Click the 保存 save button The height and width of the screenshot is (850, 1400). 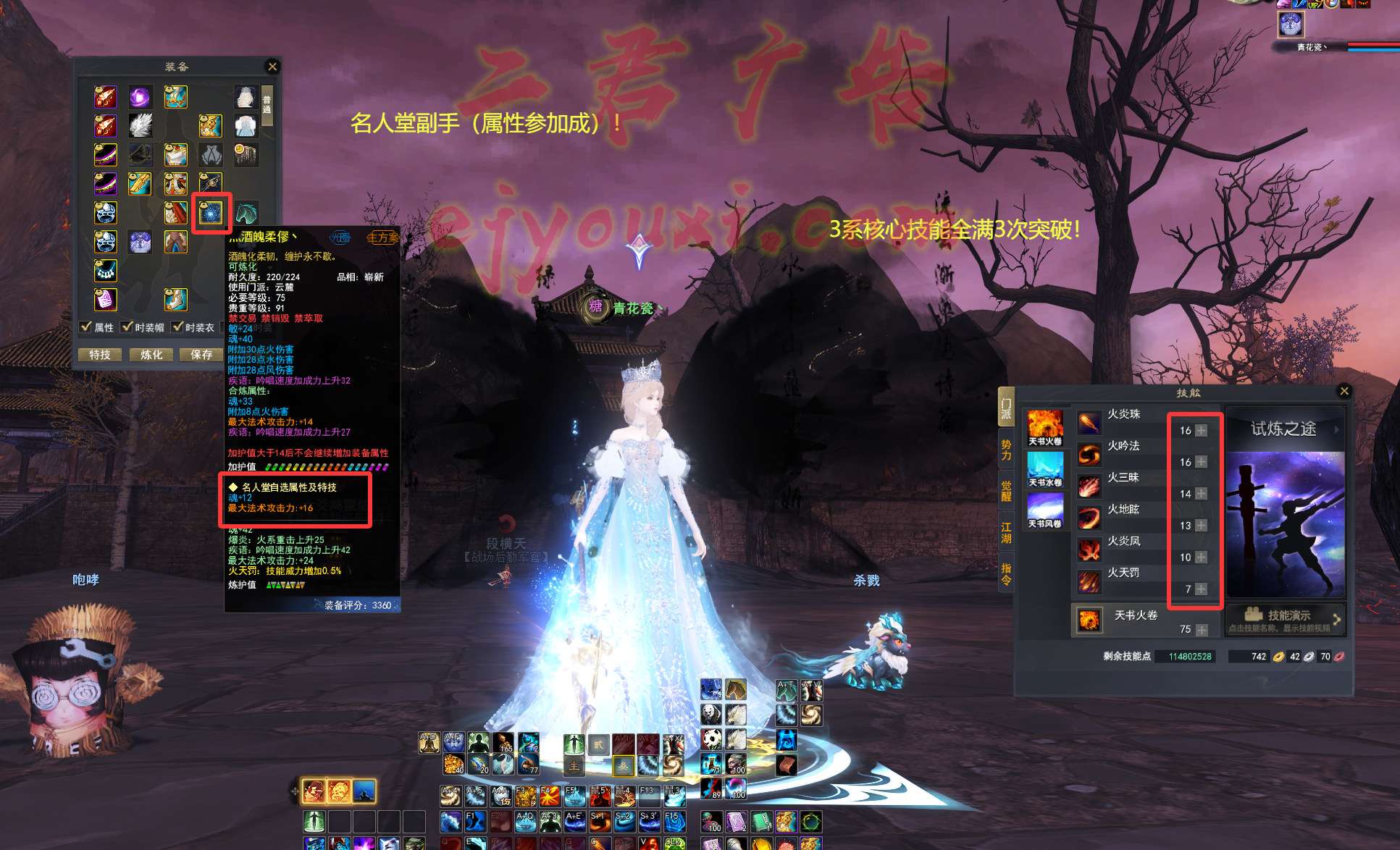pyautogui.click(x=201, y=355)
